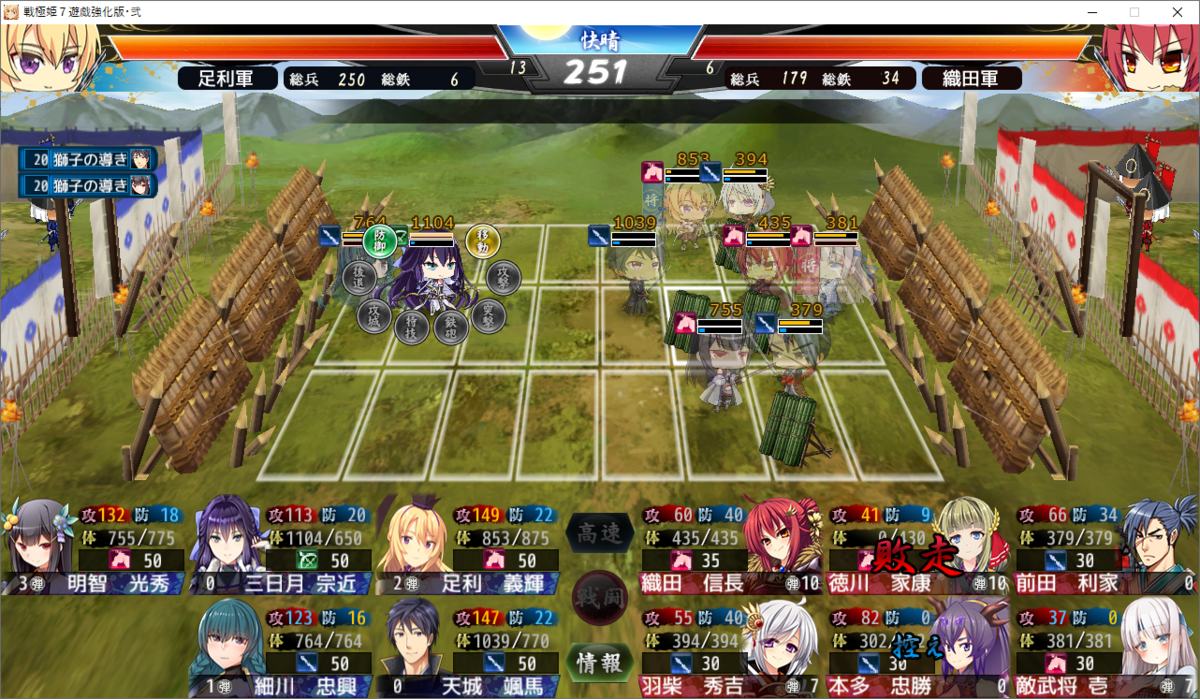Select the 突撃 charge command
The height and width of the screenshot is (699, 1200).
point(488,314)
